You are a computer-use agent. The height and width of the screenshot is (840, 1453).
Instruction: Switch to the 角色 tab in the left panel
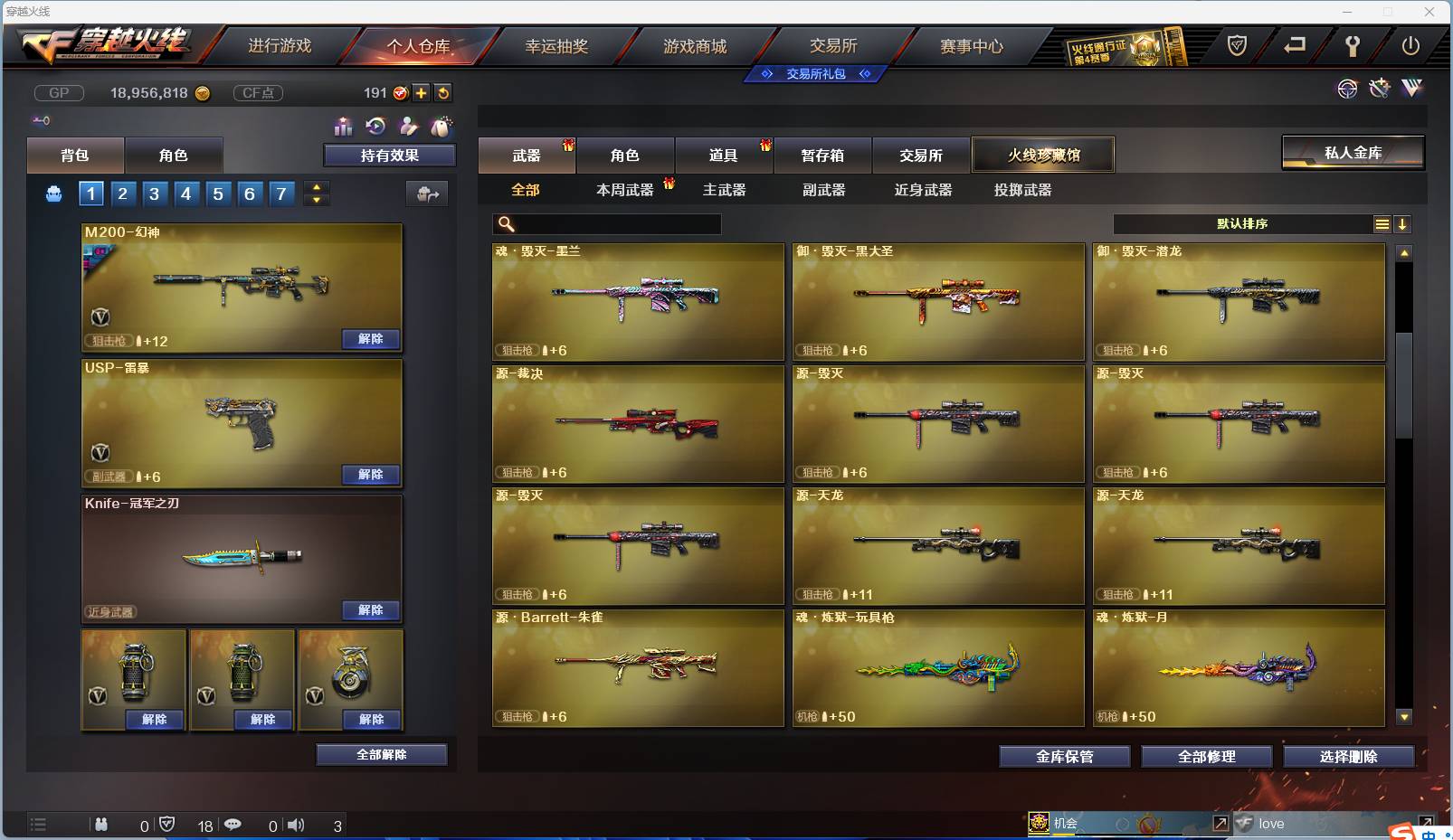pyautogui.click(x=174, y=155)
